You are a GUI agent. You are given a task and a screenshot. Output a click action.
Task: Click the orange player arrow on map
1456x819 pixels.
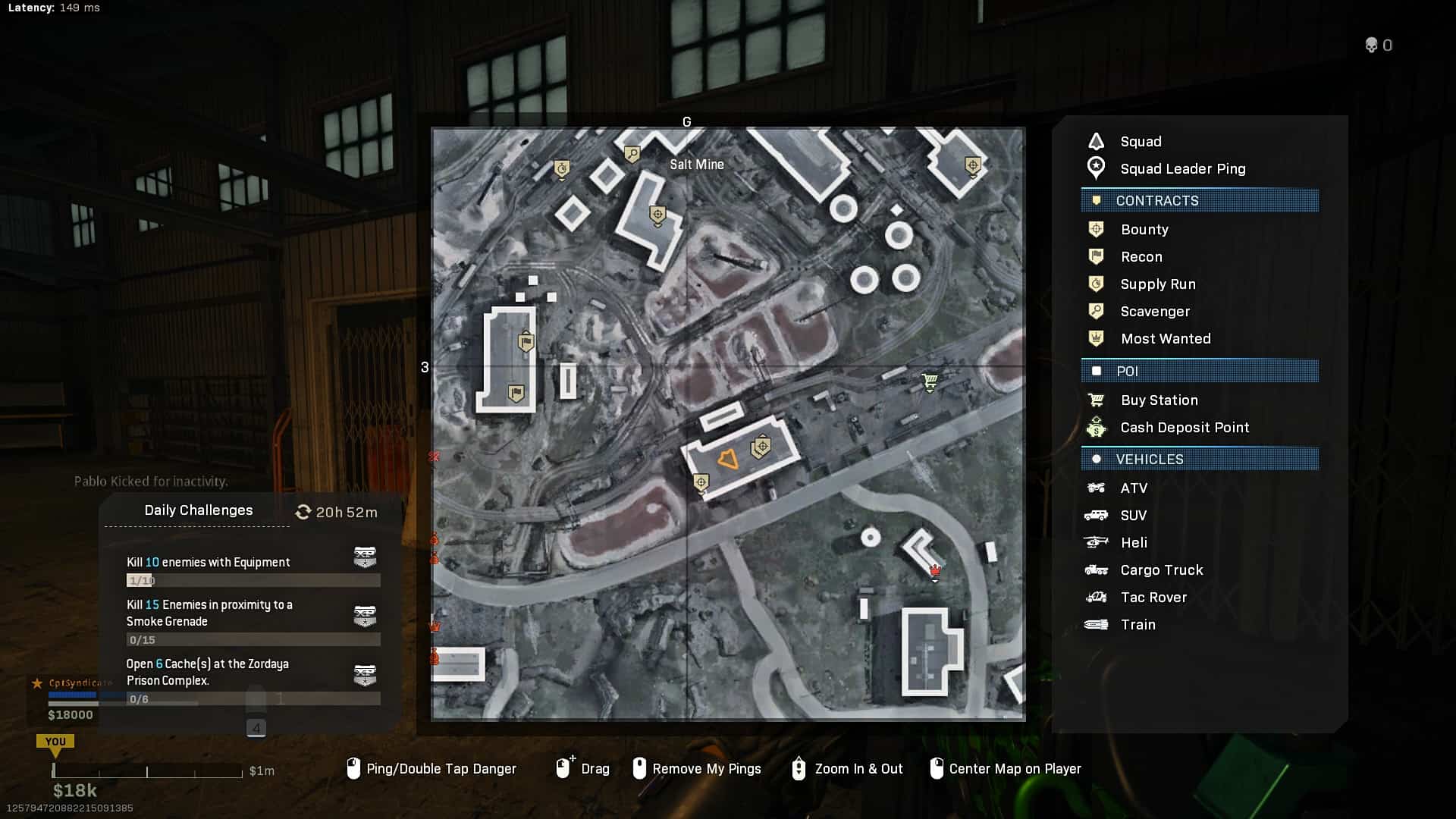pos(728,460)
